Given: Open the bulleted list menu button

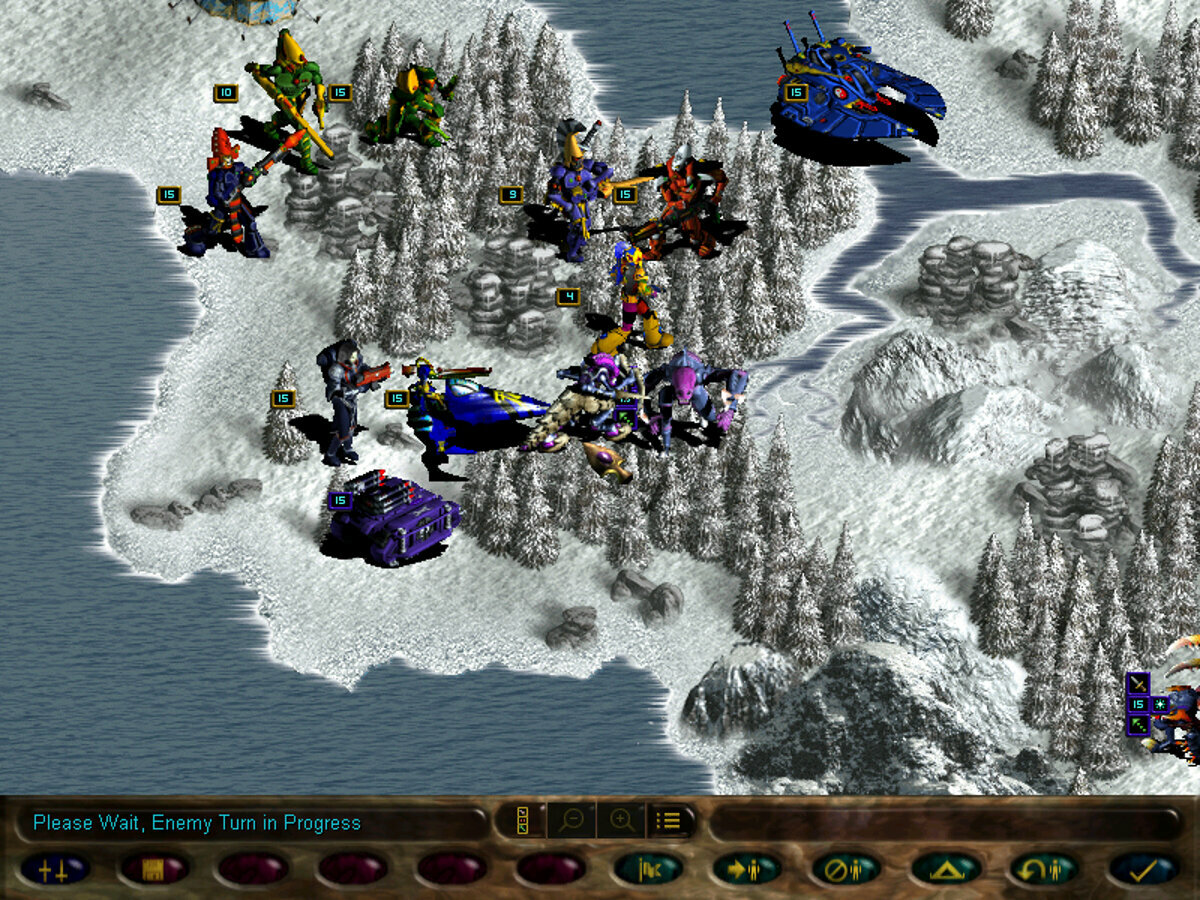Looking at the screenshot, I should coord(669,821).
